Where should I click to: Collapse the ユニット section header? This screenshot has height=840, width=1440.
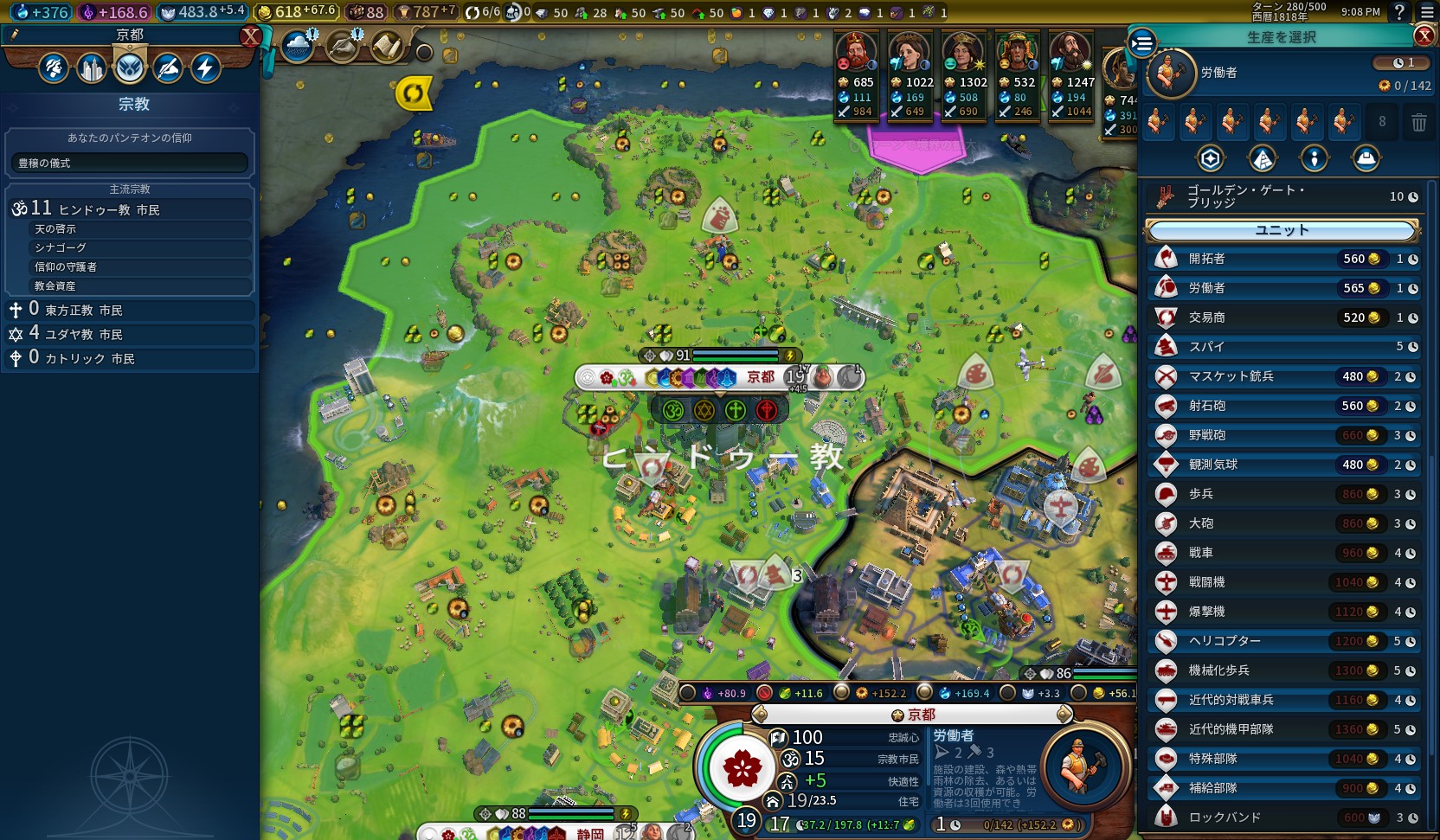point(1282,230)
